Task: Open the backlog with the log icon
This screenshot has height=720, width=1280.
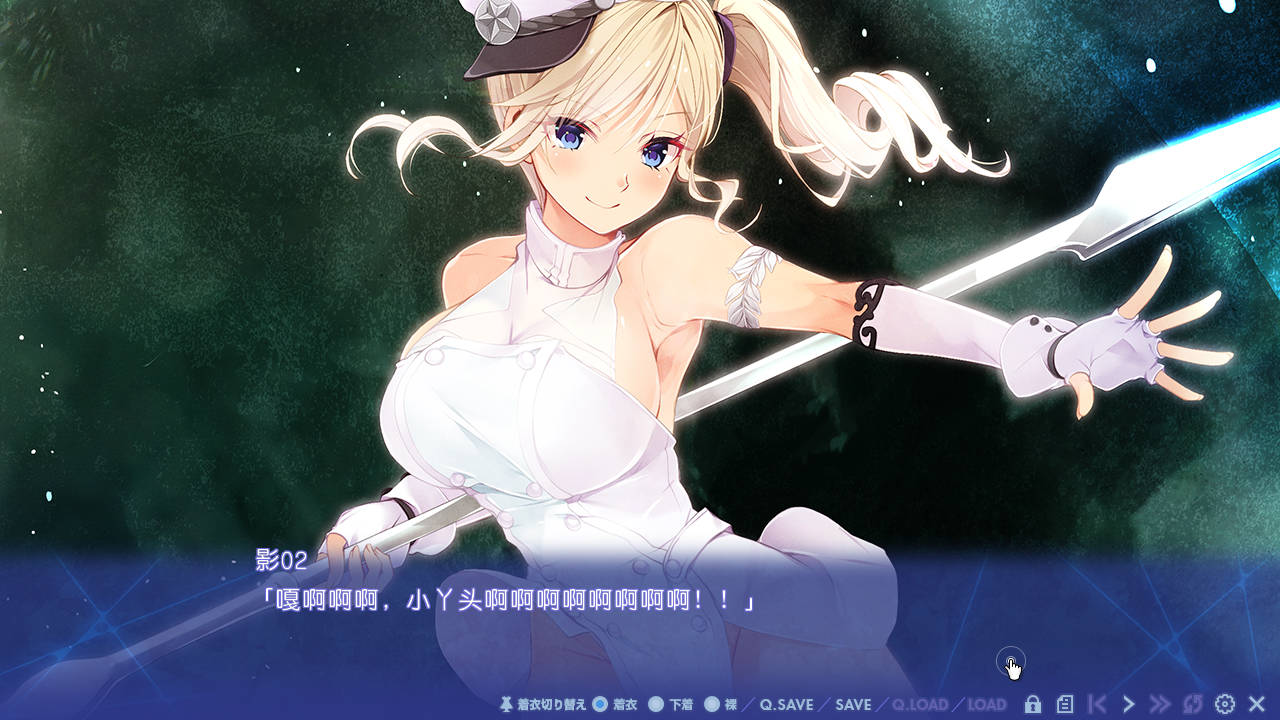Action: pyautogui.click(x=1064, y=704)
